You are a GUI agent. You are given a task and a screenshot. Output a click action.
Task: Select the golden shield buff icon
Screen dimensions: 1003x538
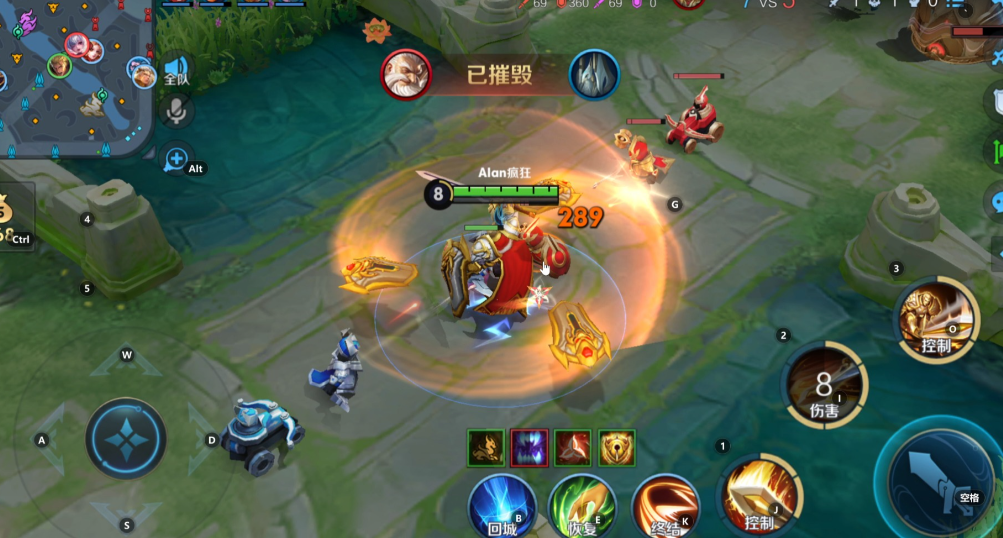pos(617,449)
